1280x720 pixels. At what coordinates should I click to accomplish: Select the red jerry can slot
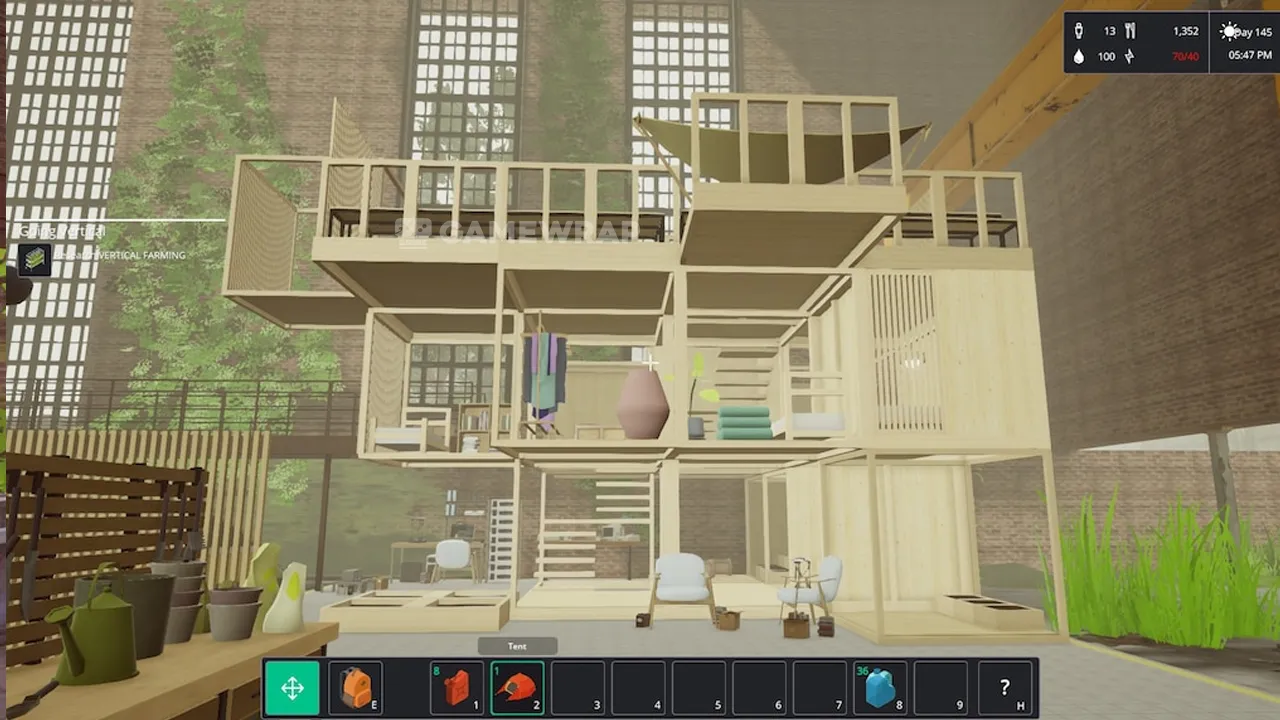click(x=457, y=688)
